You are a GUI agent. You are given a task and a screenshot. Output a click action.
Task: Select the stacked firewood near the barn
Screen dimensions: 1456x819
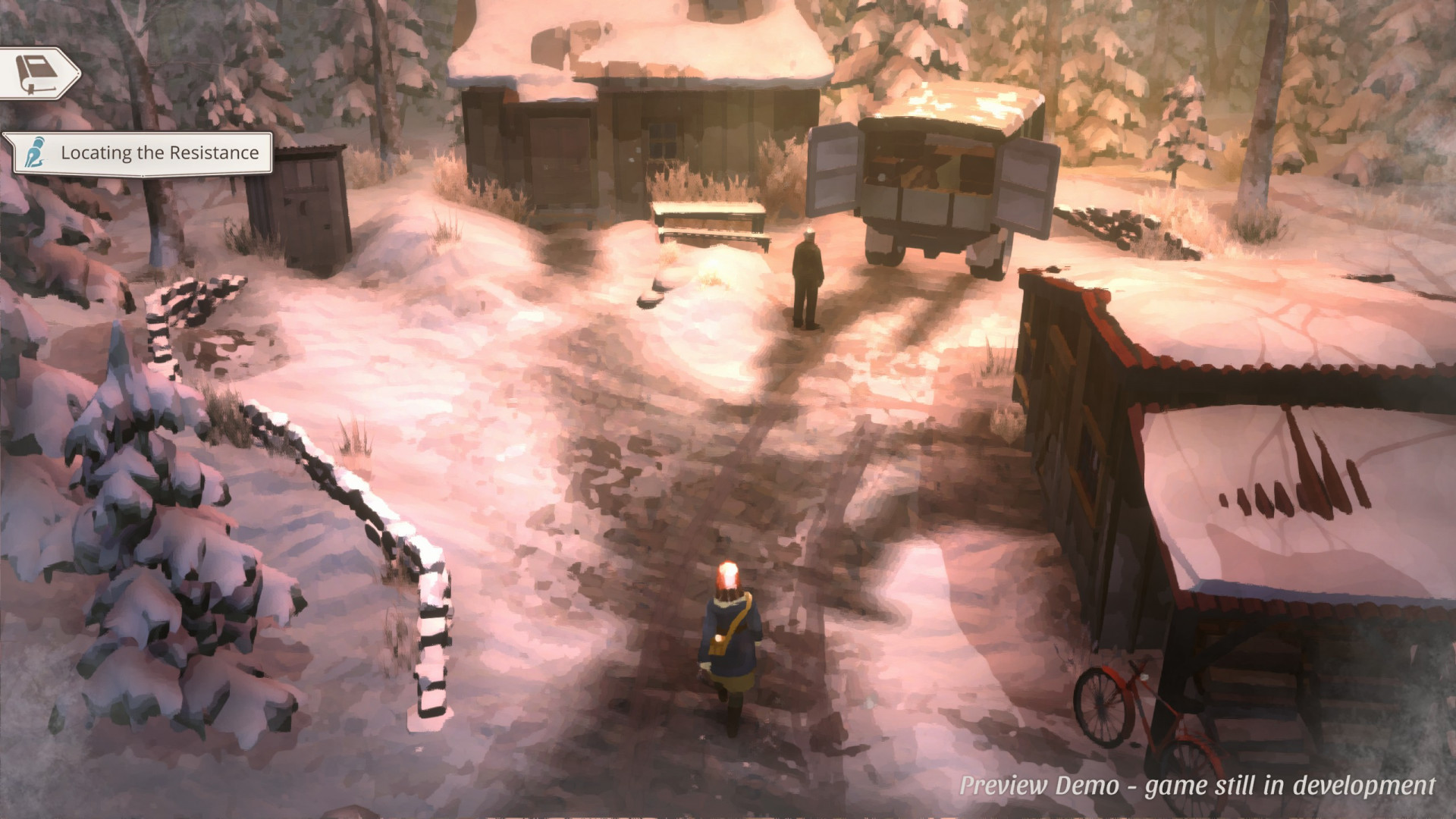(x=1100, y=220)
